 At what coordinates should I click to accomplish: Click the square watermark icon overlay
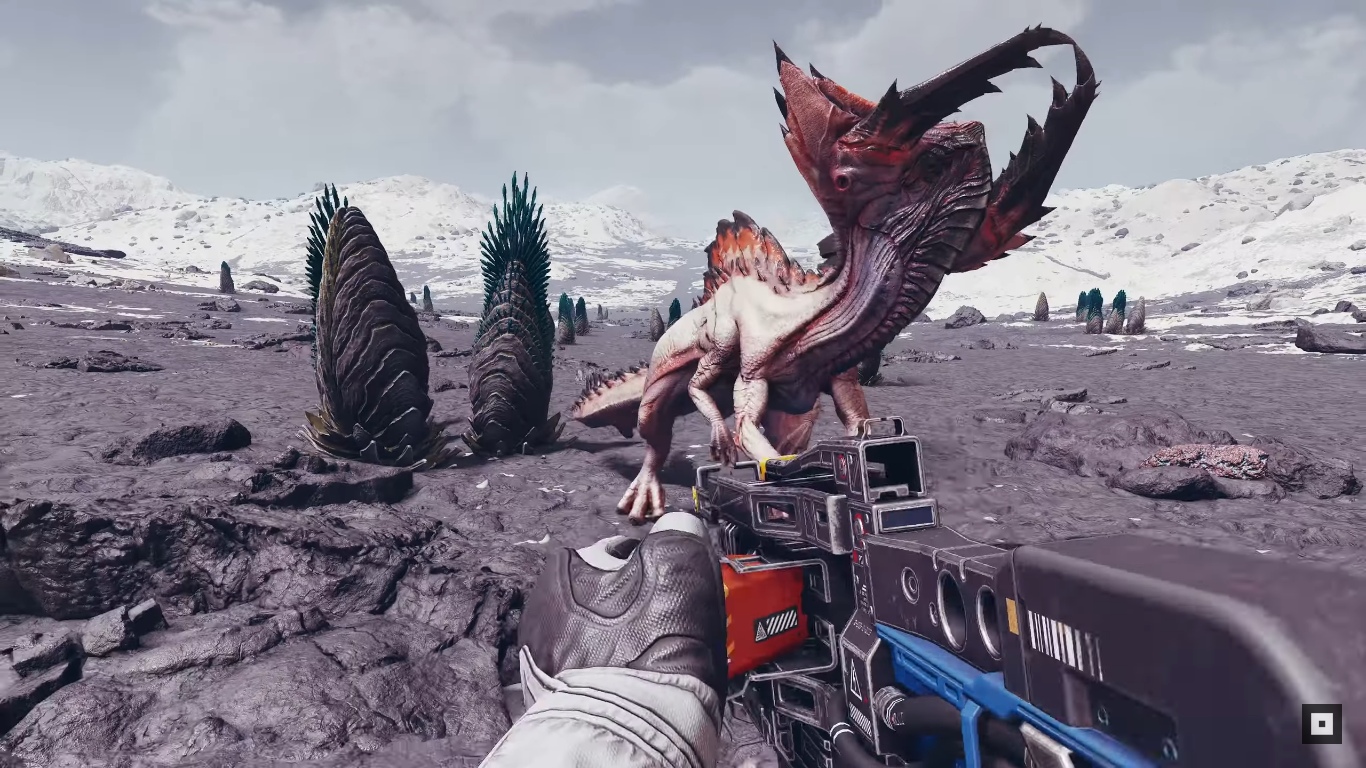point(1321,723)
